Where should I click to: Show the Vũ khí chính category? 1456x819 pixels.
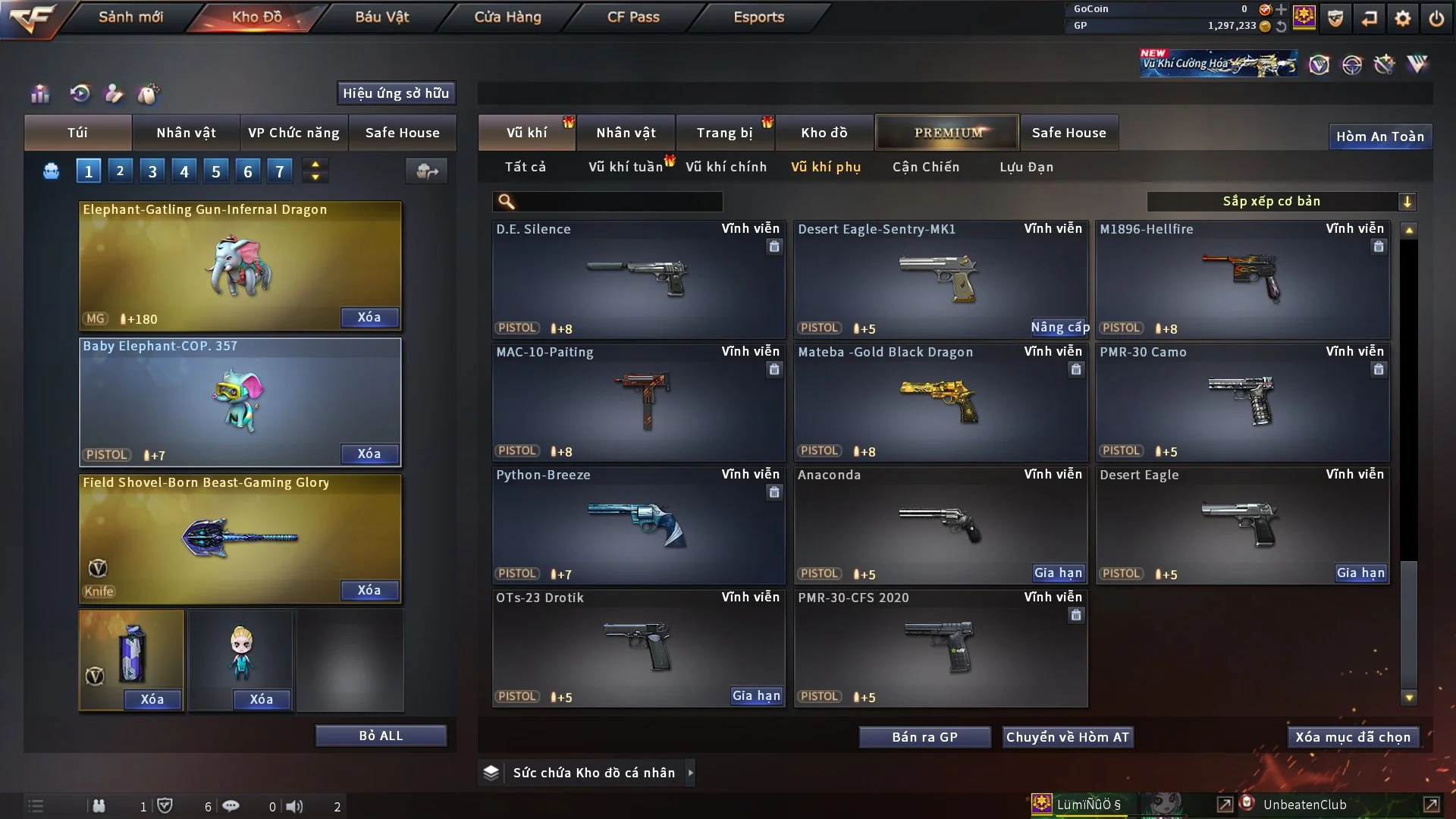click(726, 167)
